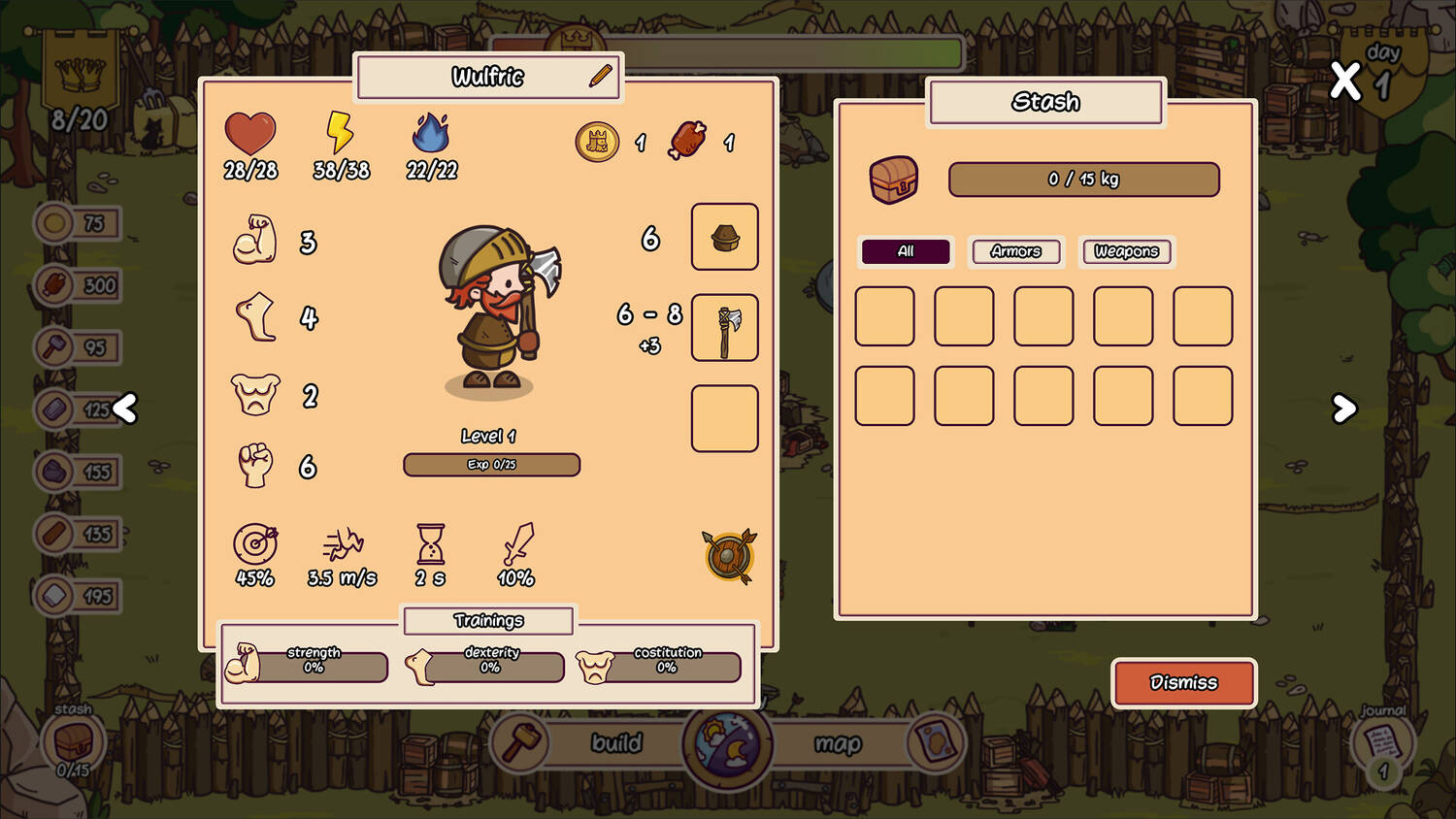
Task: Select the dexterity training bar
Action: tap(491, 666)
